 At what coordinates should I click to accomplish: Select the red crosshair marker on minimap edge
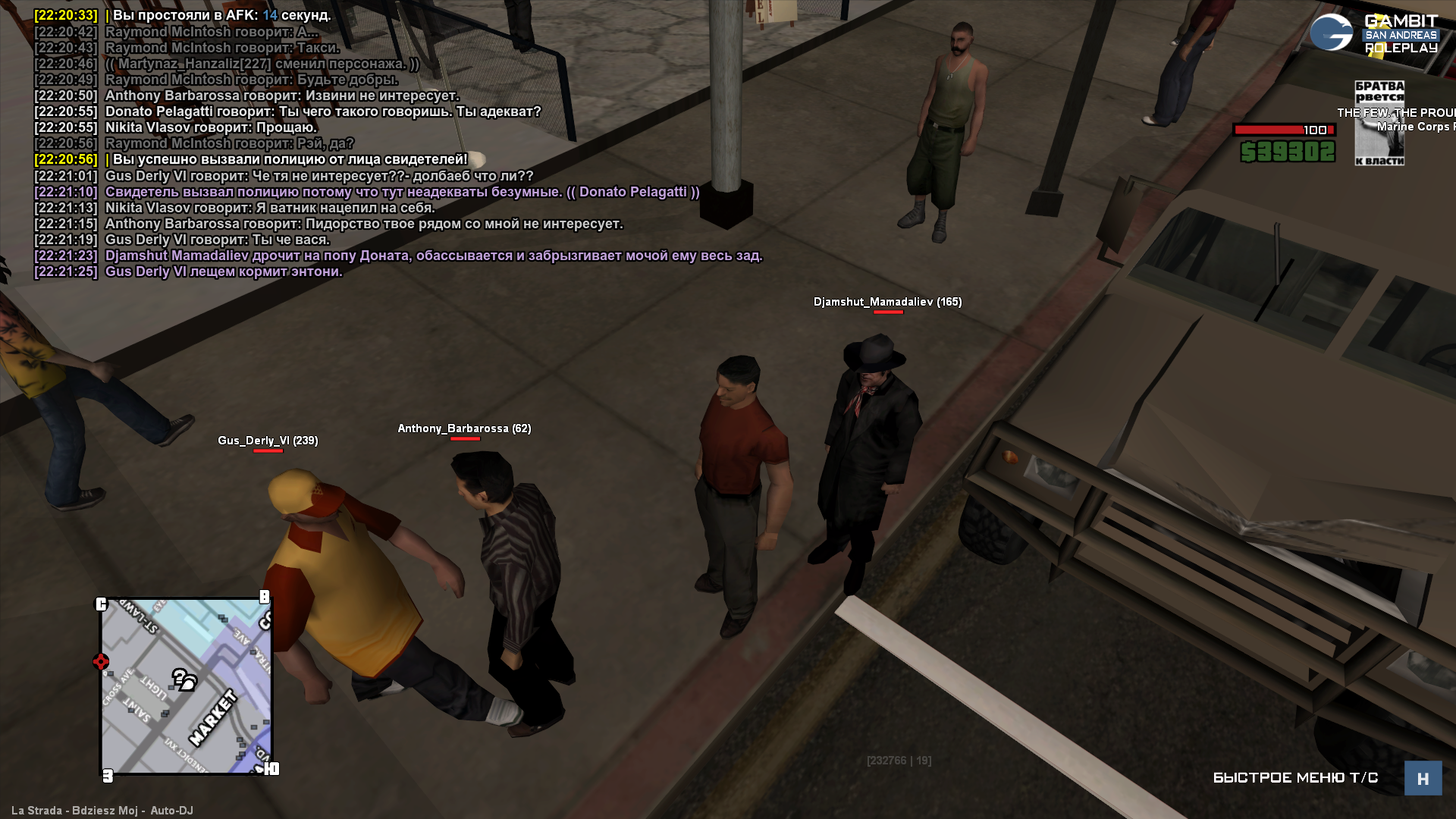[x=101, y=662]
